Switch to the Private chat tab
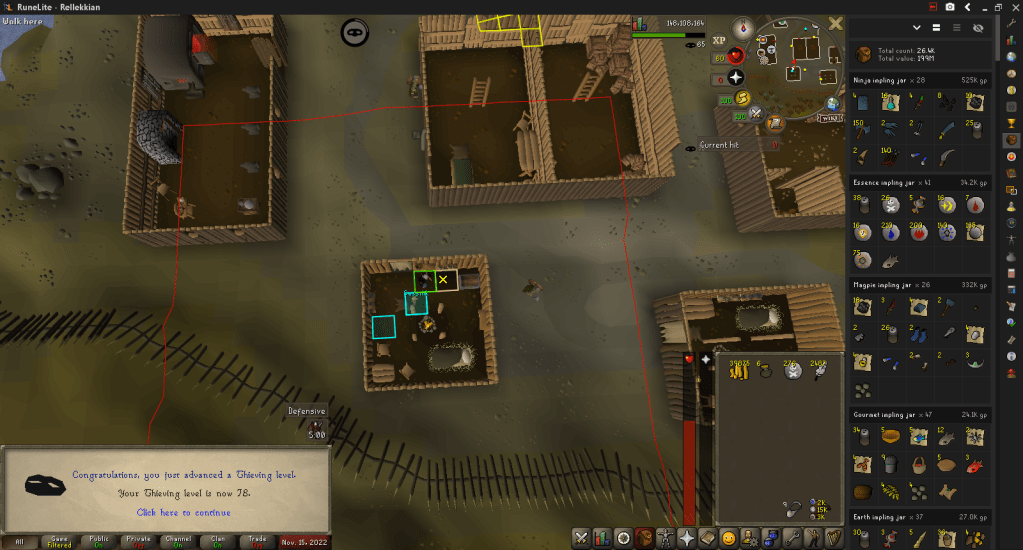 [138, 541]
